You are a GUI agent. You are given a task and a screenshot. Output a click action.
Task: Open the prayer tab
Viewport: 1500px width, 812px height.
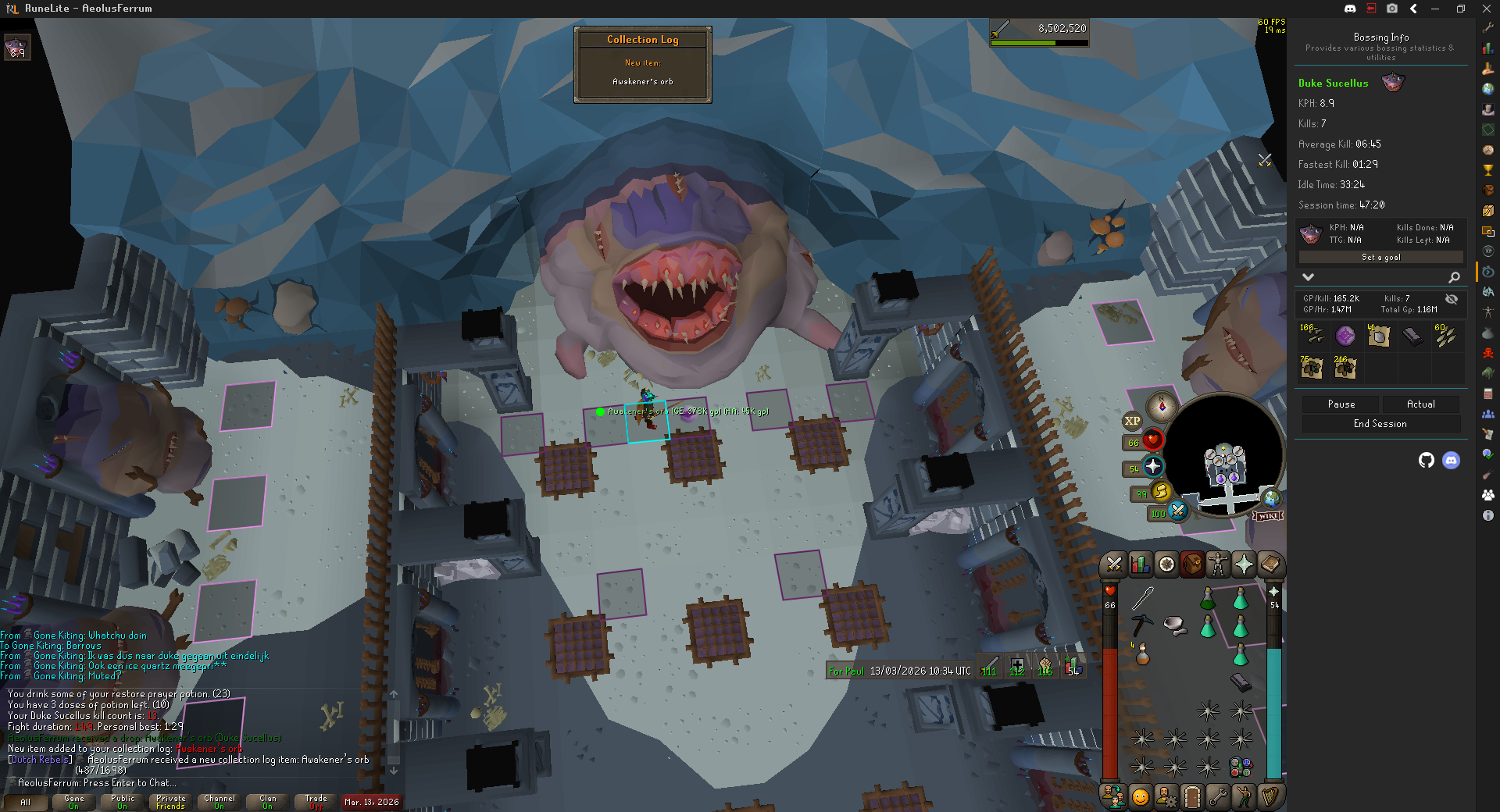pyautogui.click(x=1244, y=564)
